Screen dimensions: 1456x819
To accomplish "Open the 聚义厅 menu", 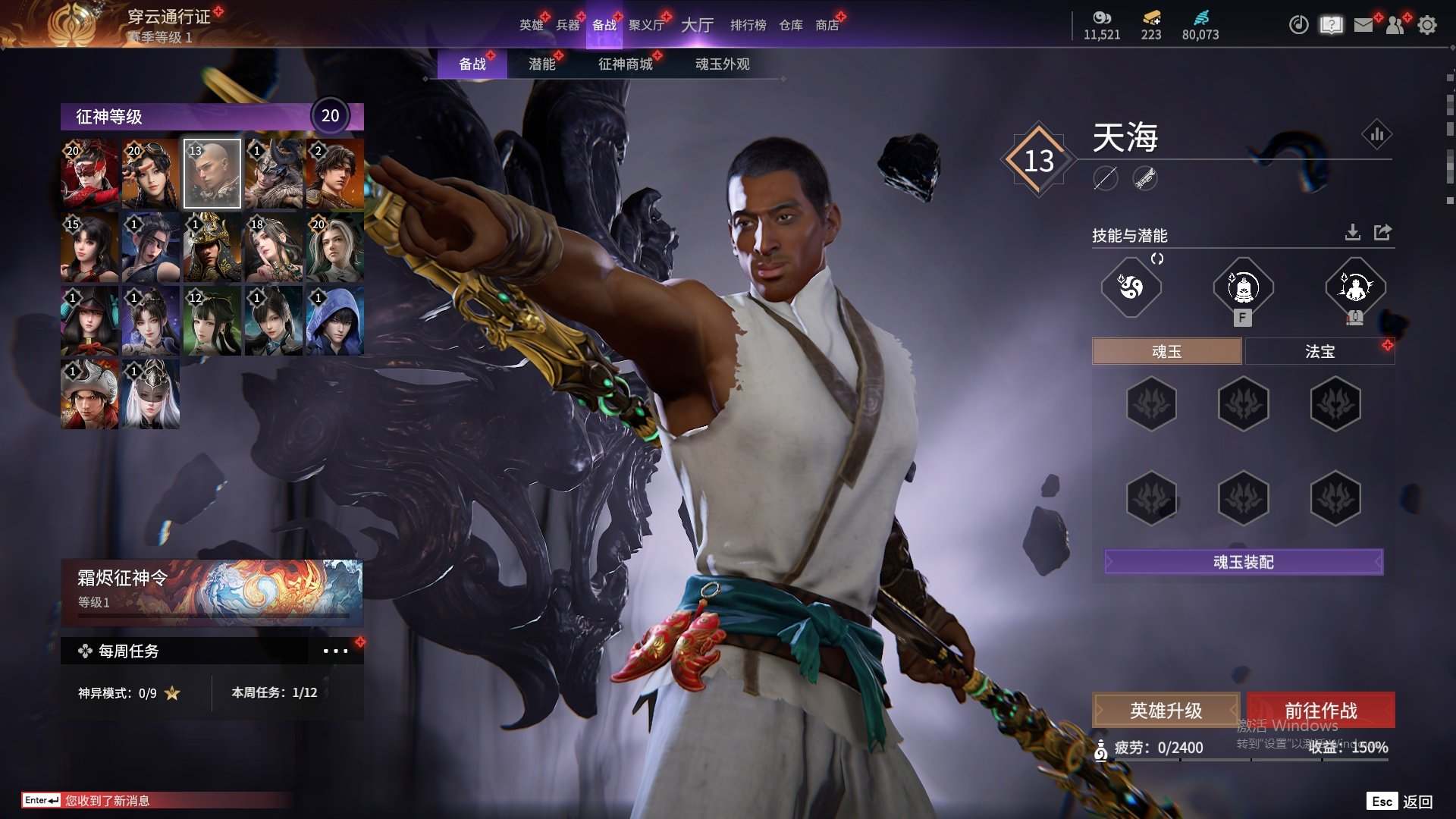I will pyautogui.click(x=646, y=25).
